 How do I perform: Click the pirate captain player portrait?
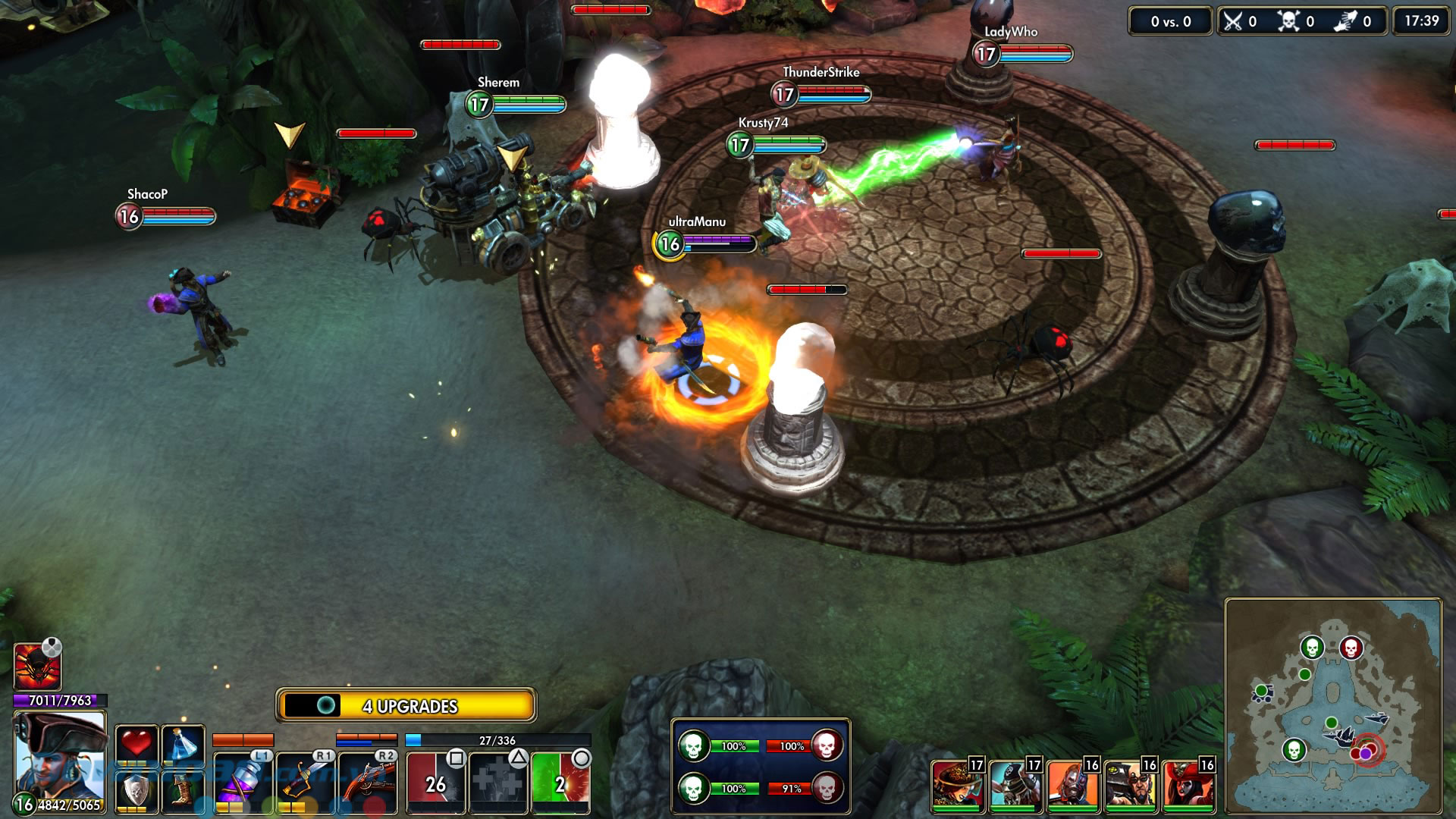(59, 756)
